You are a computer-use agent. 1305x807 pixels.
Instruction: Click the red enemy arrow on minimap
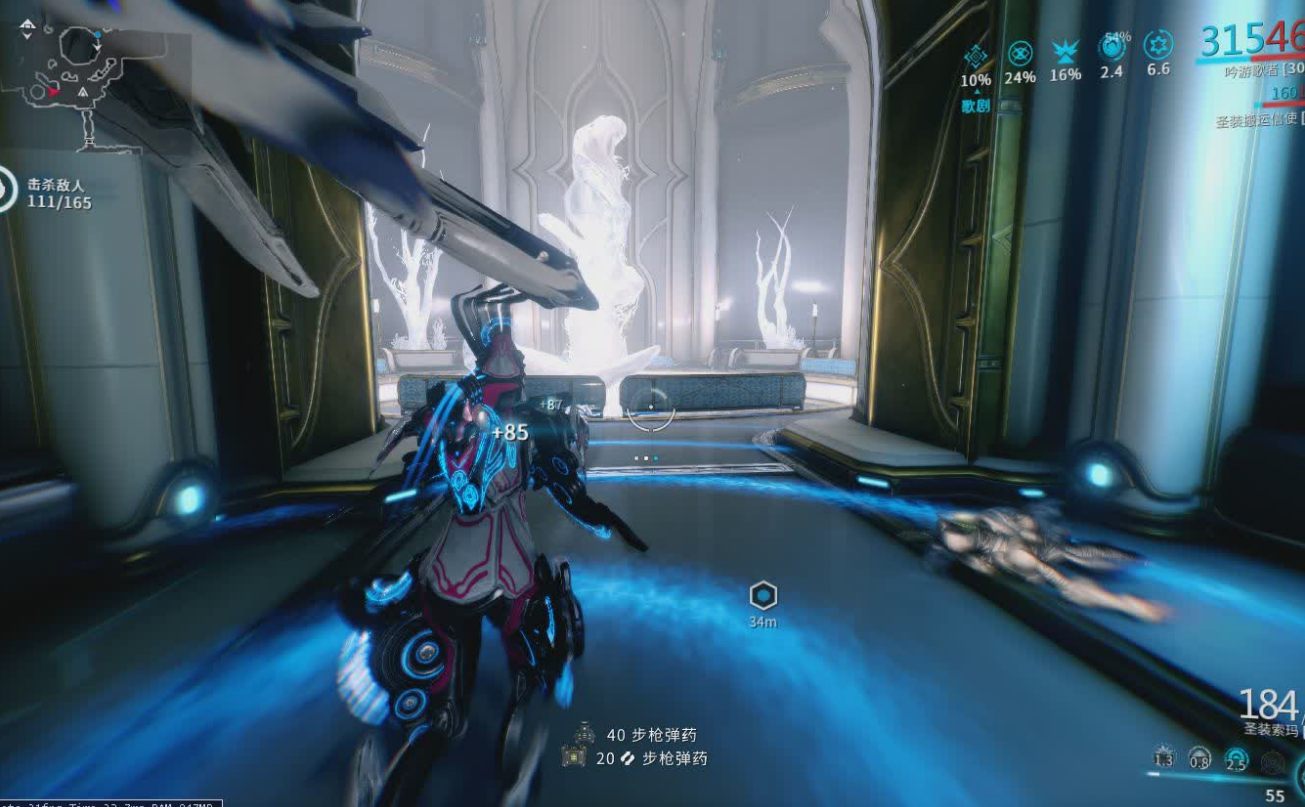pos(52,91)
